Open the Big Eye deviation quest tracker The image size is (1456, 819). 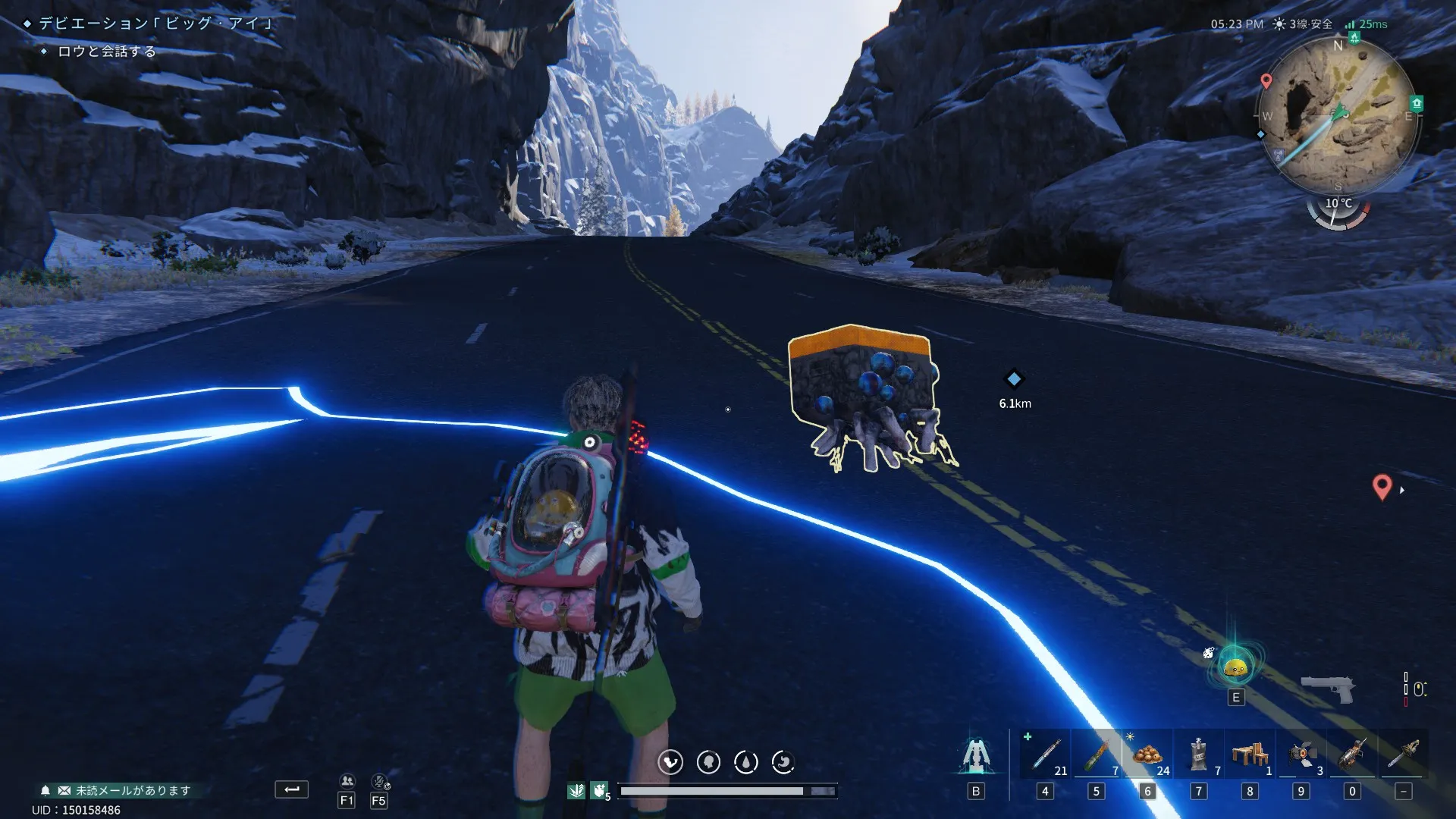pyautogui.click(x=155, y=24)
